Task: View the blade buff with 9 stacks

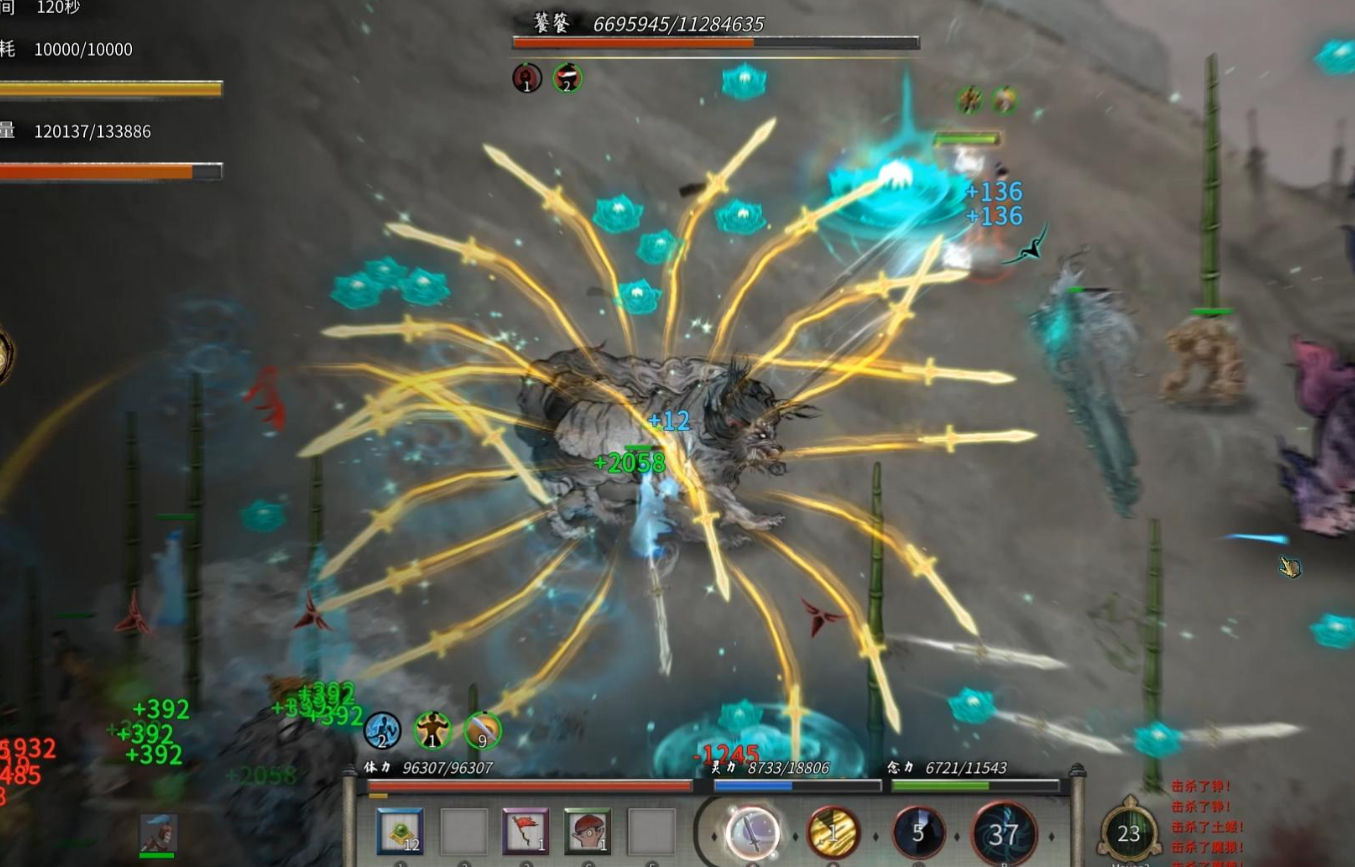Action: [x=482, y=731]
